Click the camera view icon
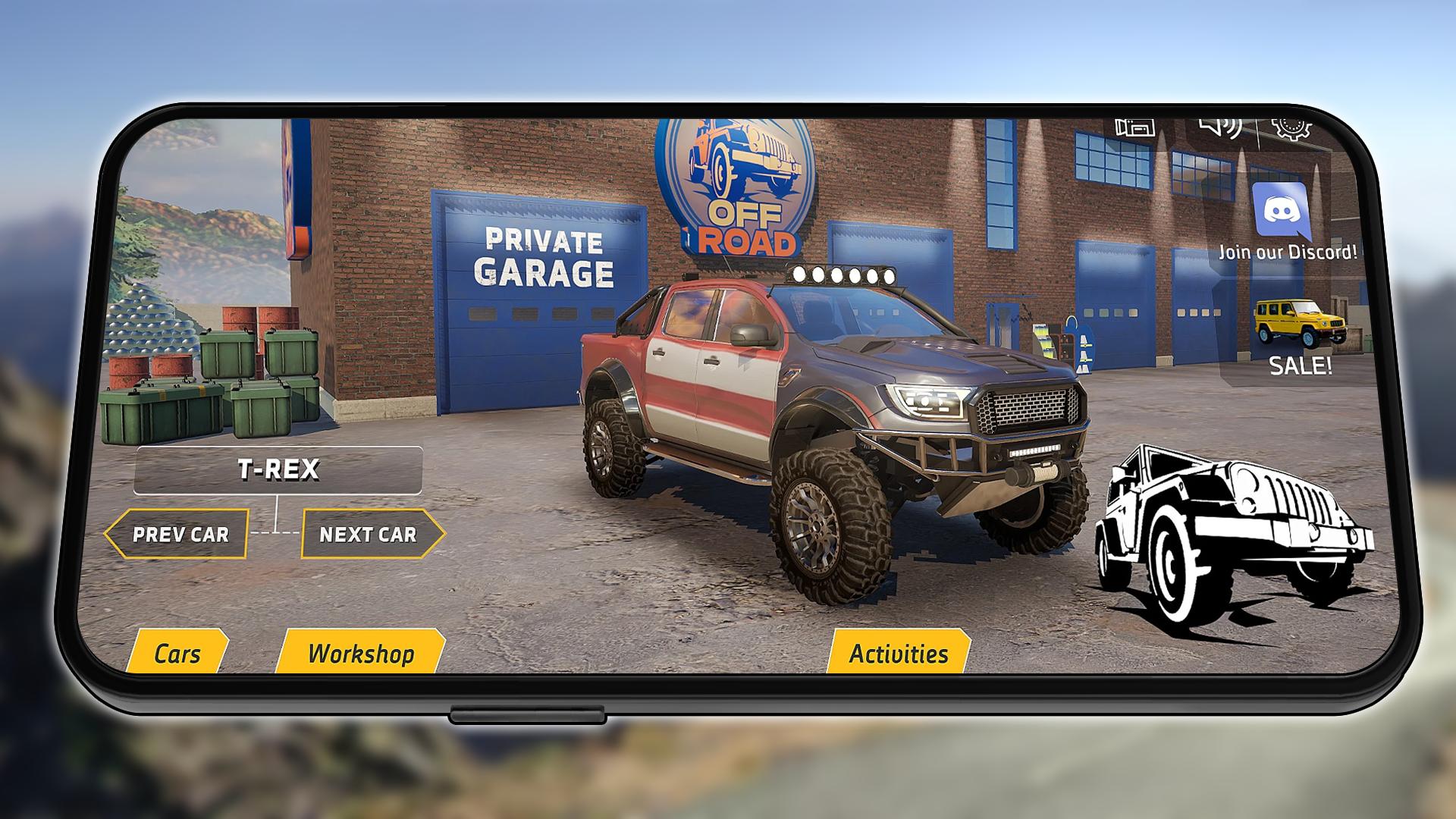Viewport: 1456px width, 819px height. coord(1134,127)
